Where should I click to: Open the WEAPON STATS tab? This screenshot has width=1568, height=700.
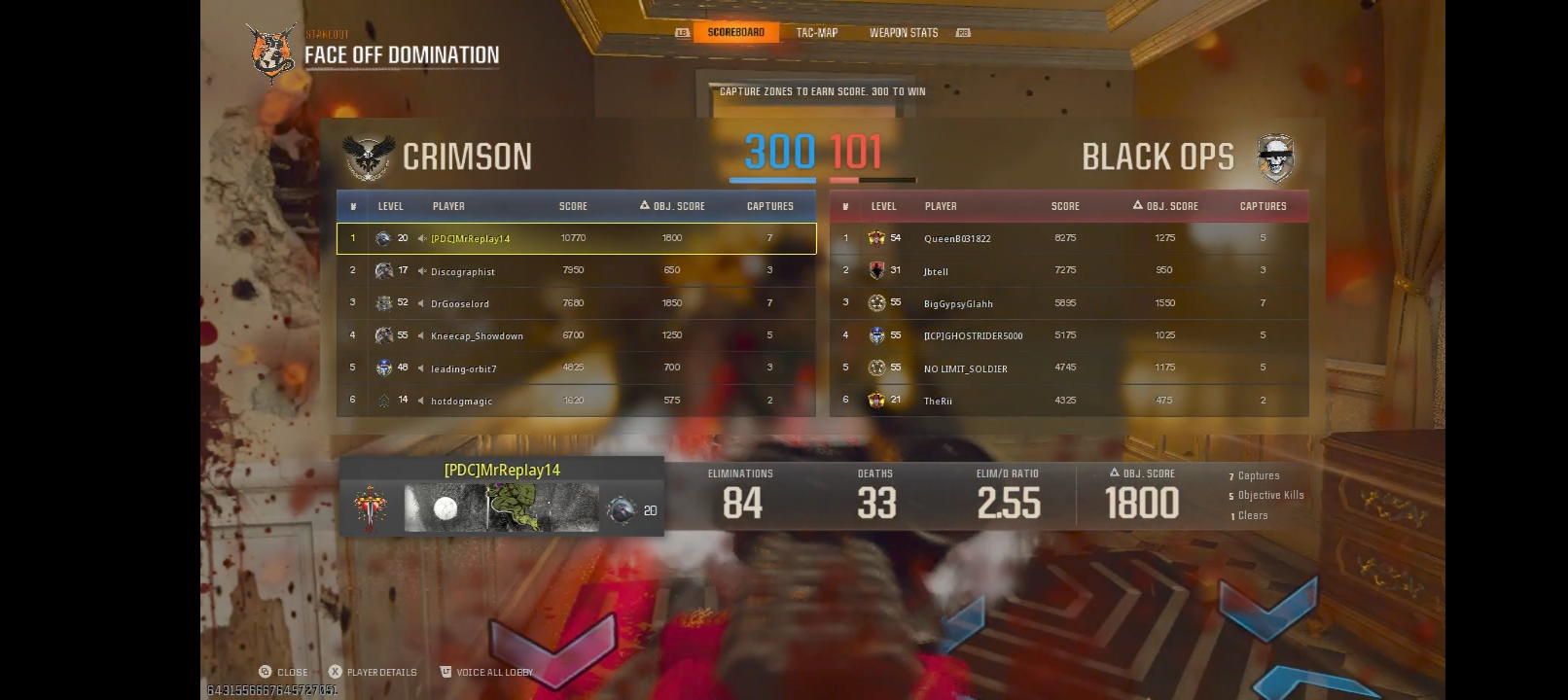pos(905,31)
